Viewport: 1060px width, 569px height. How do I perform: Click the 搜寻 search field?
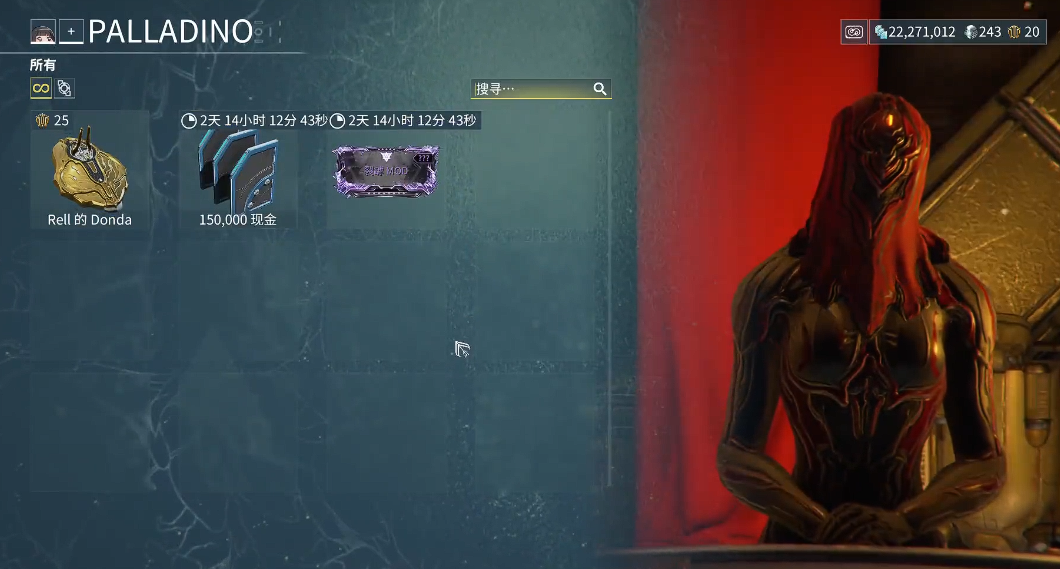[530, 89]
